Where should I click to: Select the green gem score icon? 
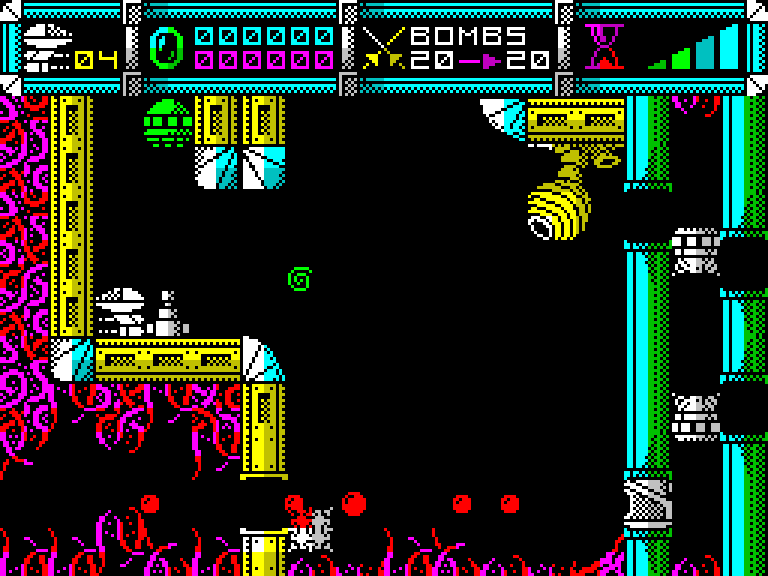[166, 47]
